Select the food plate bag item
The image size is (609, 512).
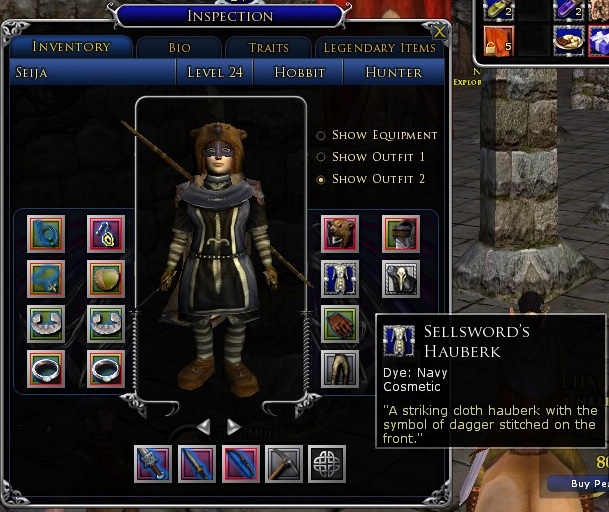coord(568,41)
